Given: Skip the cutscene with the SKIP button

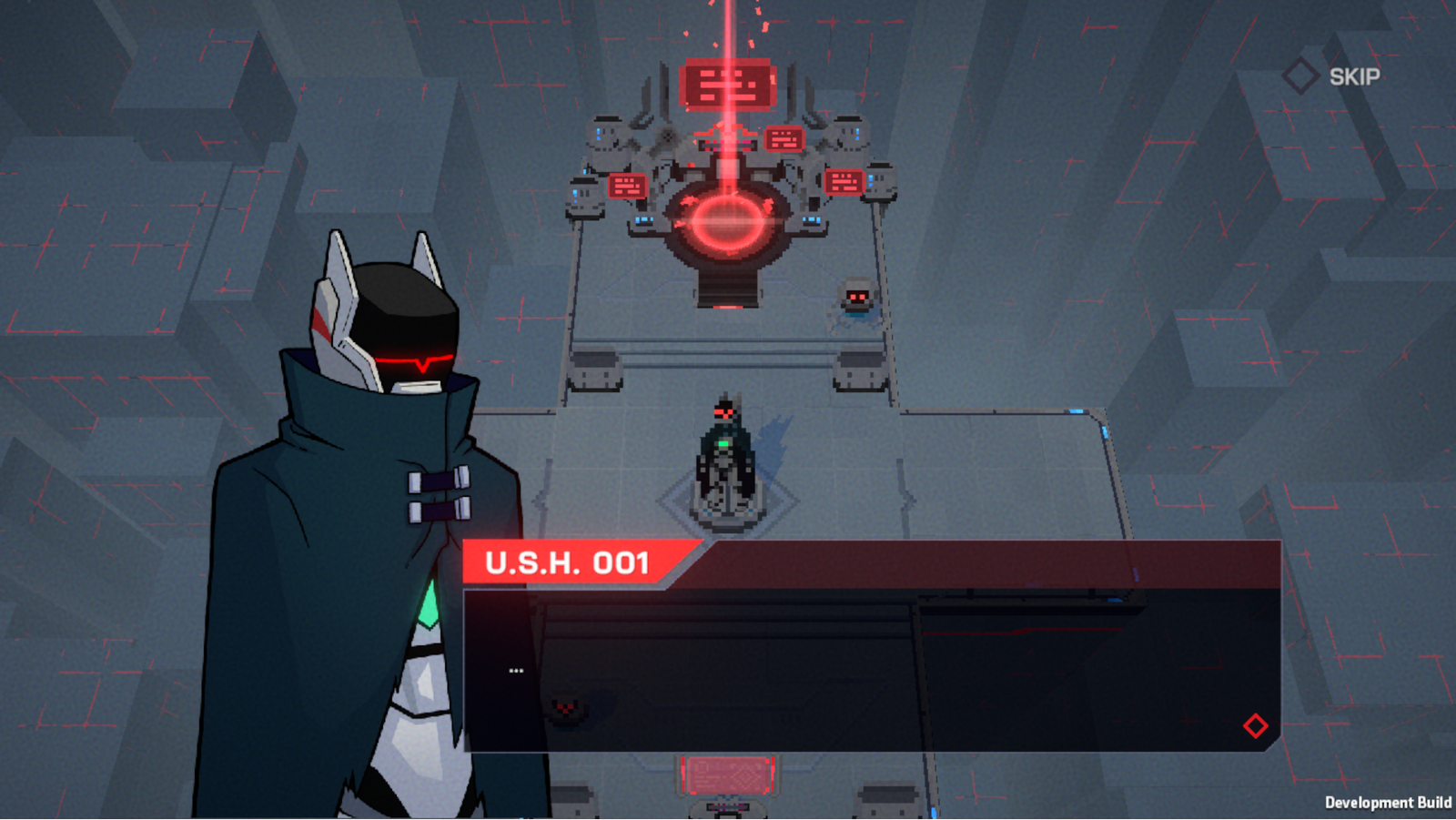Looking at the screenshot, I should point(1333,76).
